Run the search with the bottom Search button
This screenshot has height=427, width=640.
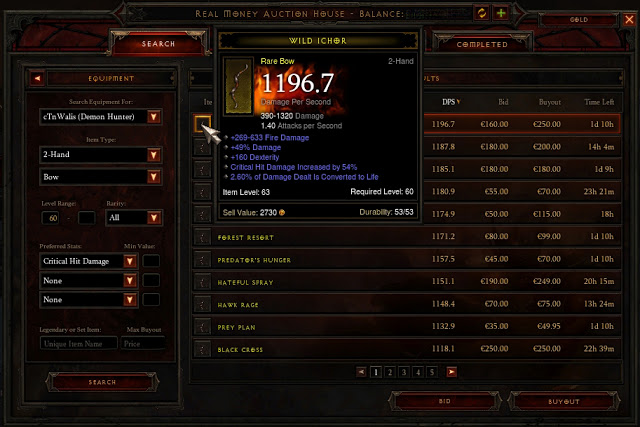click(101, 382)
